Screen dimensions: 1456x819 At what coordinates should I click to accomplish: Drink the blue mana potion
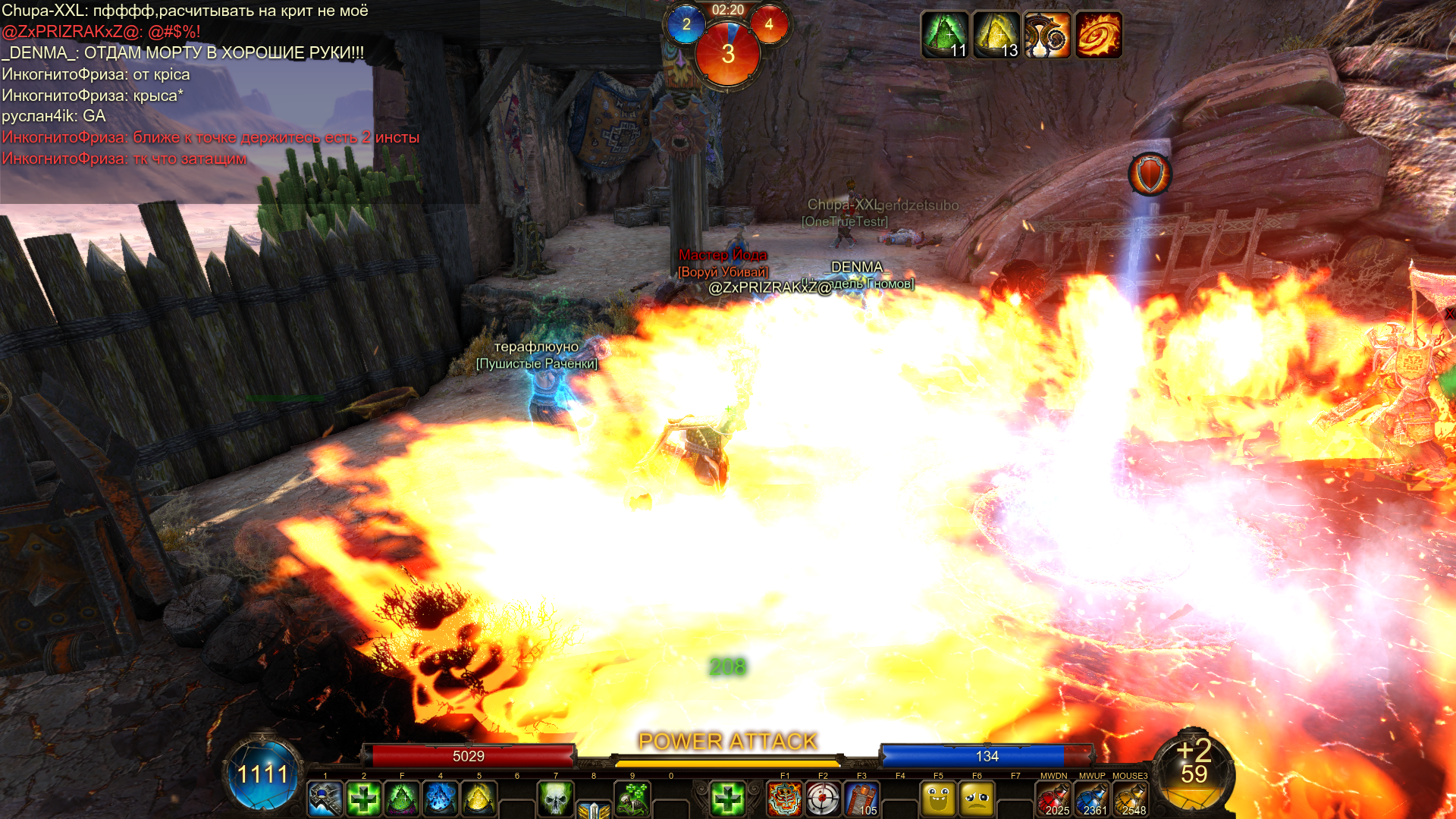pyautogui.click(x=1092, y=799)
